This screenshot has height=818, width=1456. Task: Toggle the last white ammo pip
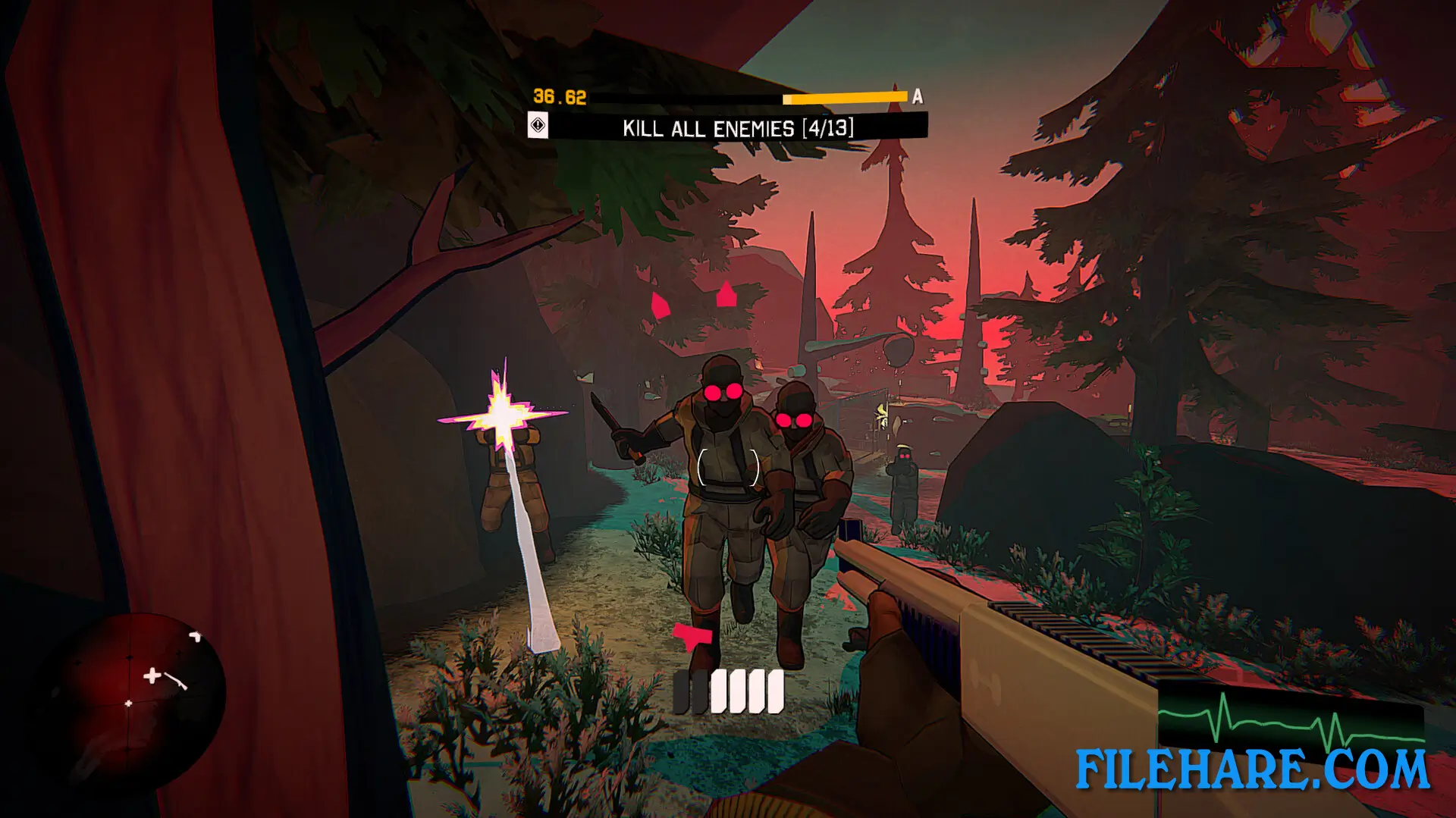(774, 691)
